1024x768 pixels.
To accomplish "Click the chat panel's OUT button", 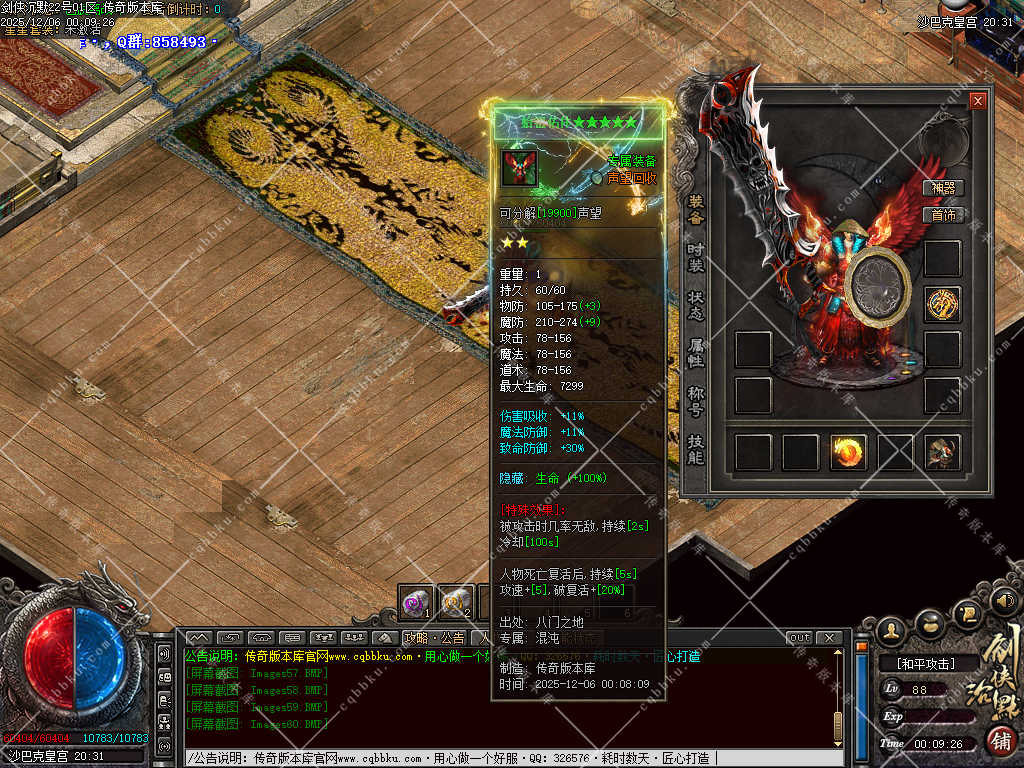I will (x=799, y=638).
